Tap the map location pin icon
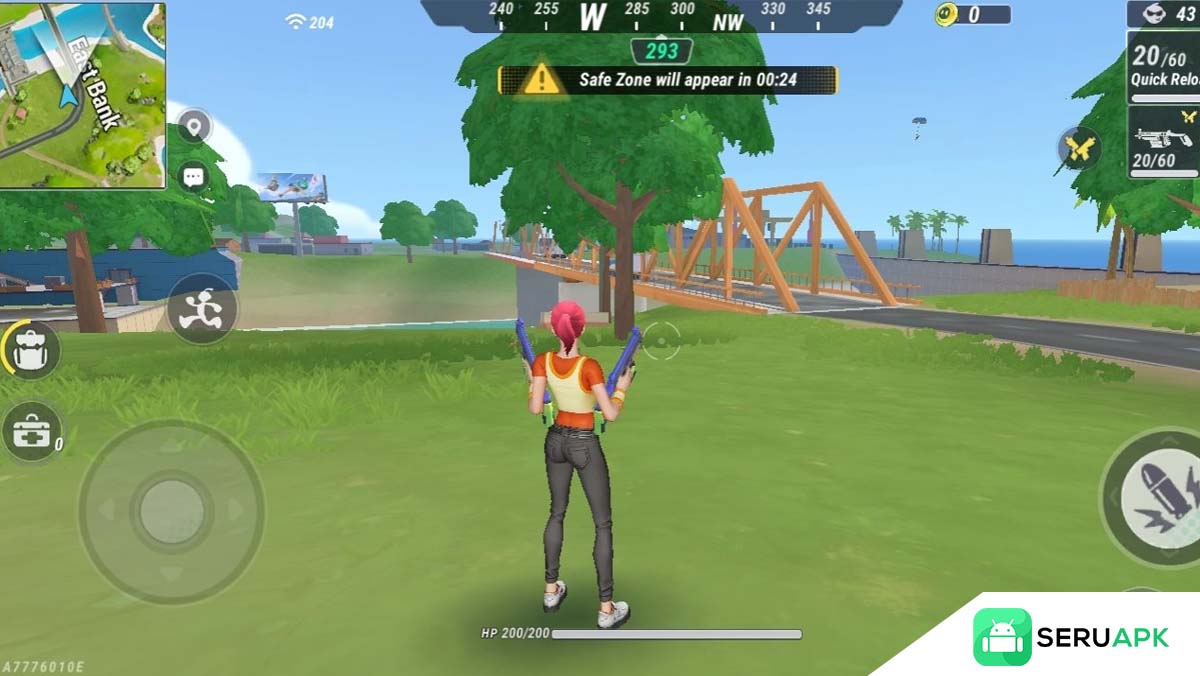Viewport: 1200px width, 676px height. pos(193,127)
